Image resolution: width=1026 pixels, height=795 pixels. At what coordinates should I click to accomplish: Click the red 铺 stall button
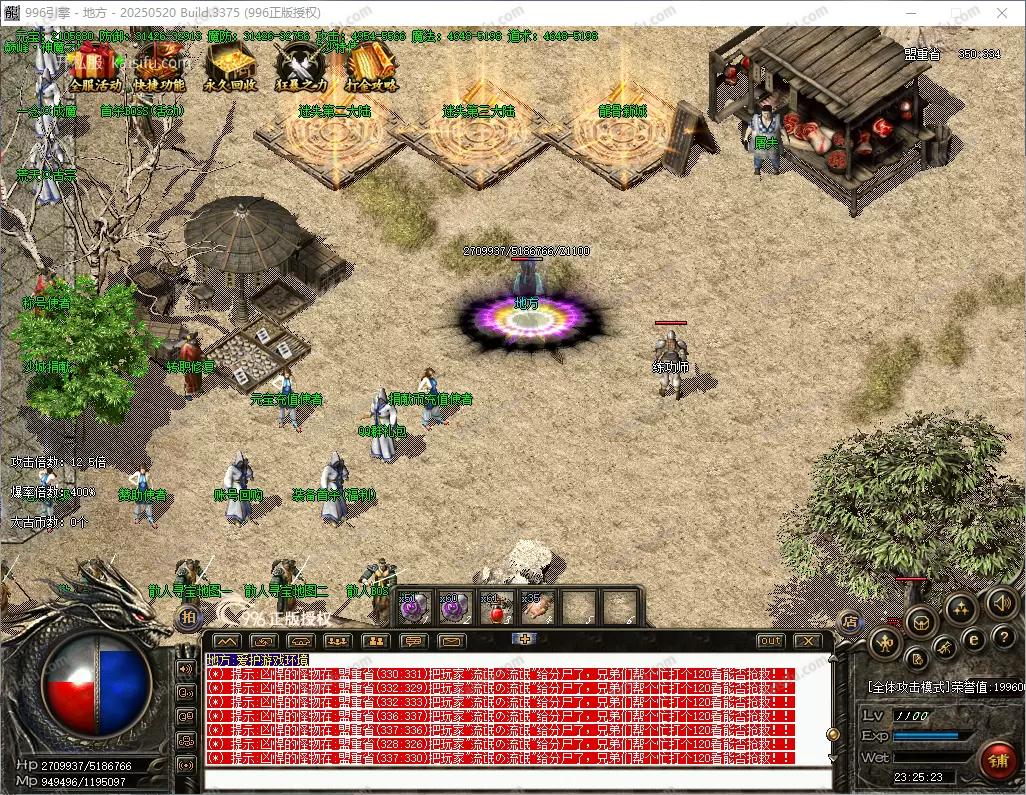pos(997,760)
